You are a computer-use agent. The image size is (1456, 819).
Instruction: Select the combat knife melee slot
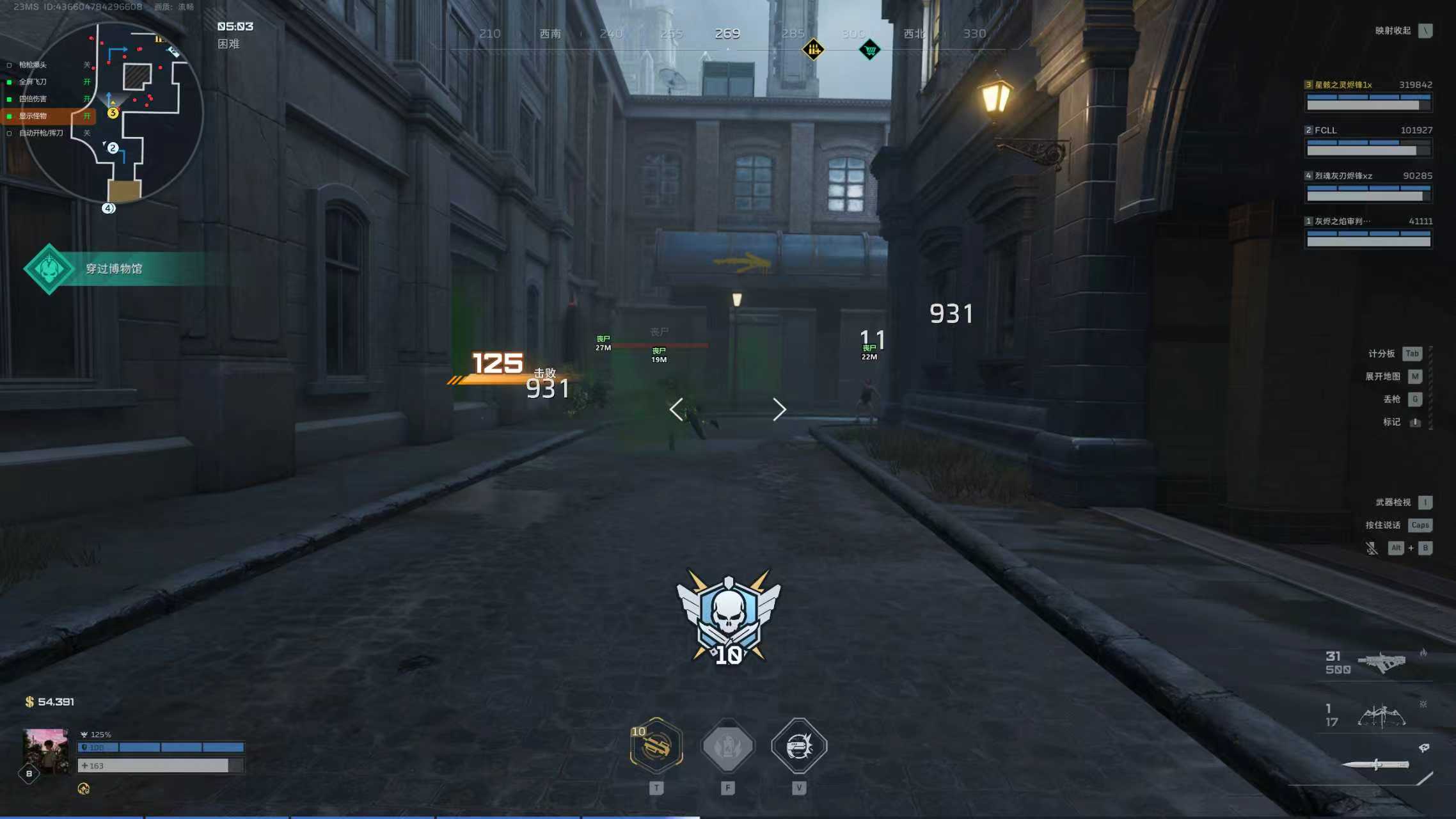(x=1375, y=765)
